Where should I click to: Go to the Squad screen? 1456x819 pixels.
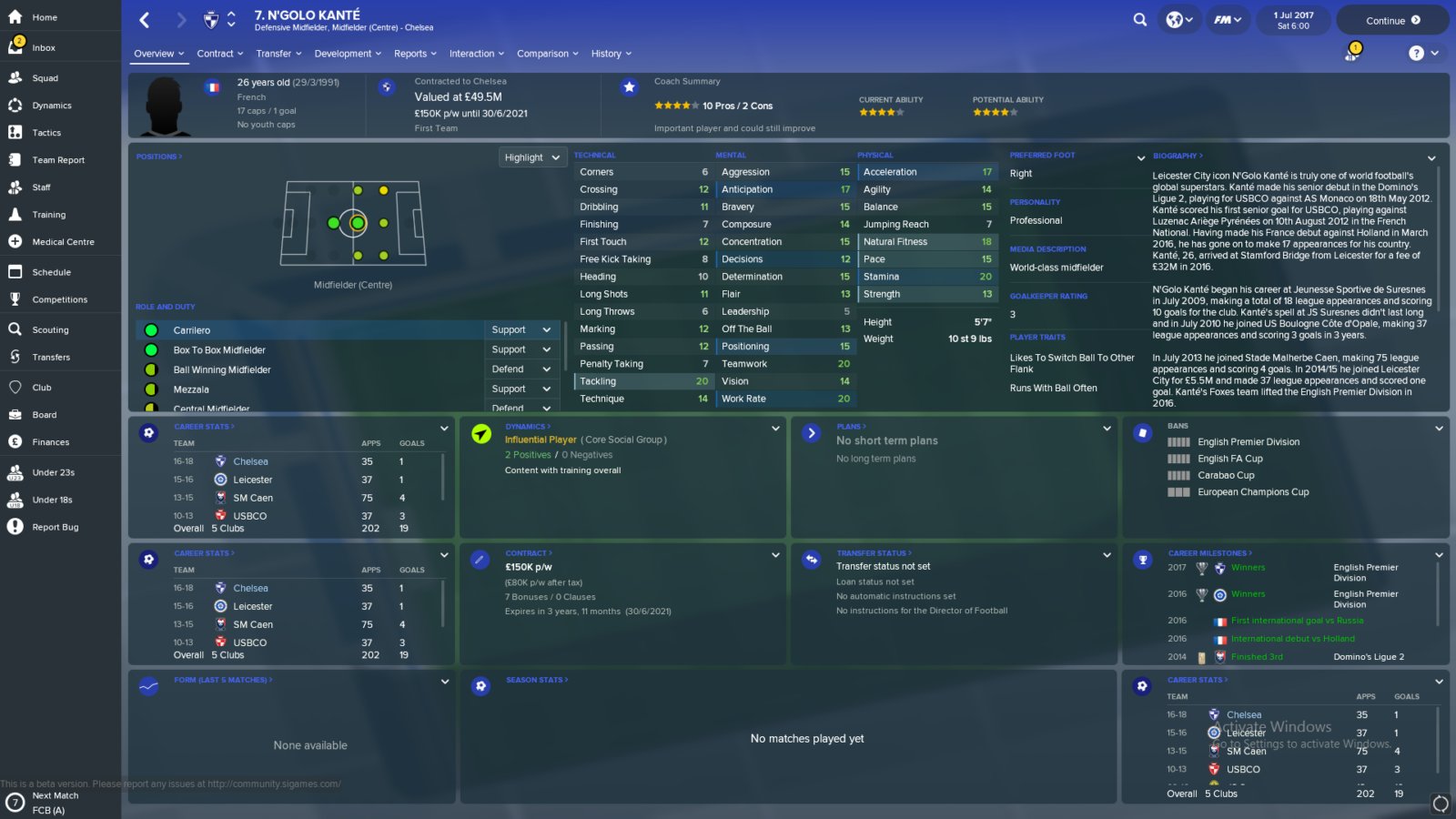[x=45, y=78]
